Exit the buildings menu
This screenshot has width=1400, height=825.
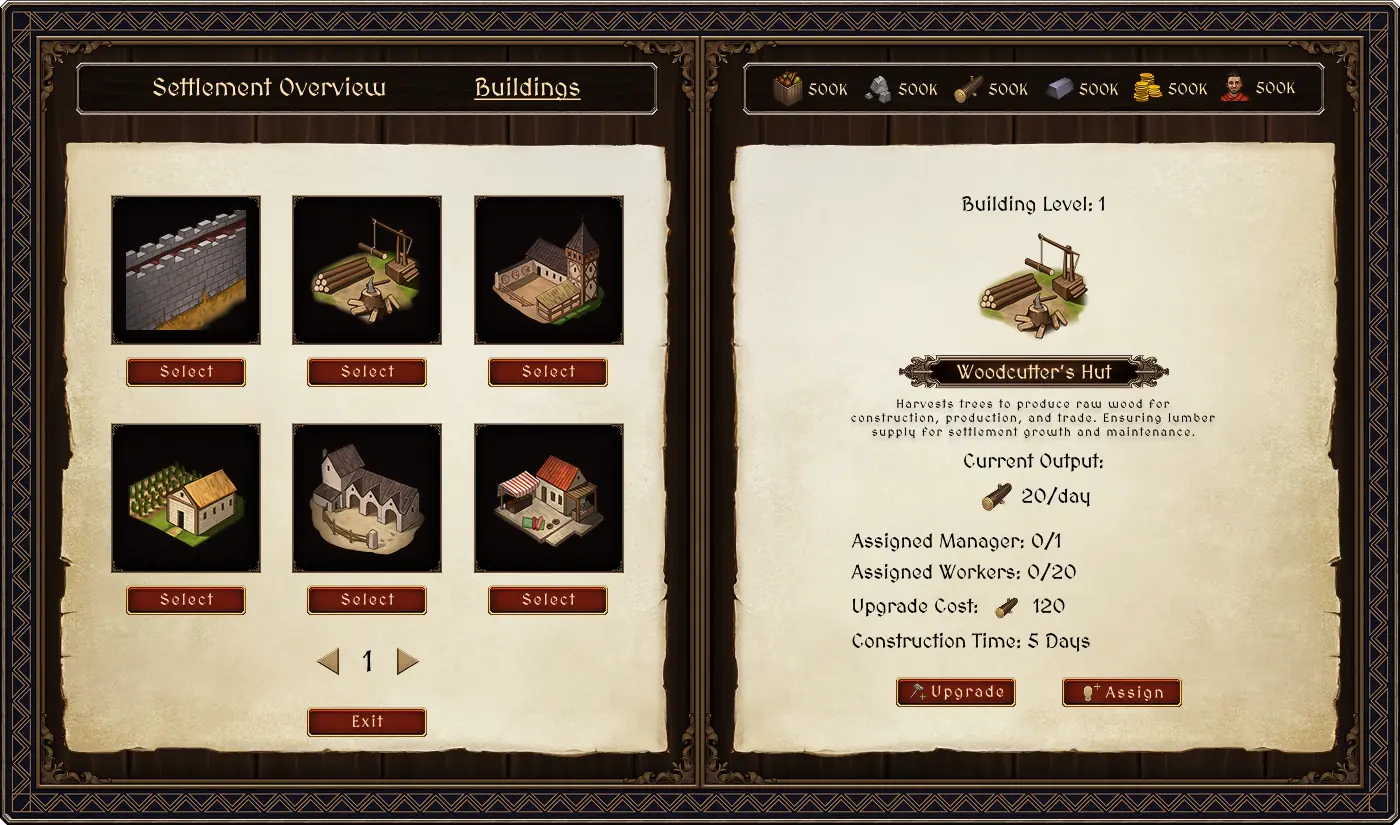[x=367, y=722]
